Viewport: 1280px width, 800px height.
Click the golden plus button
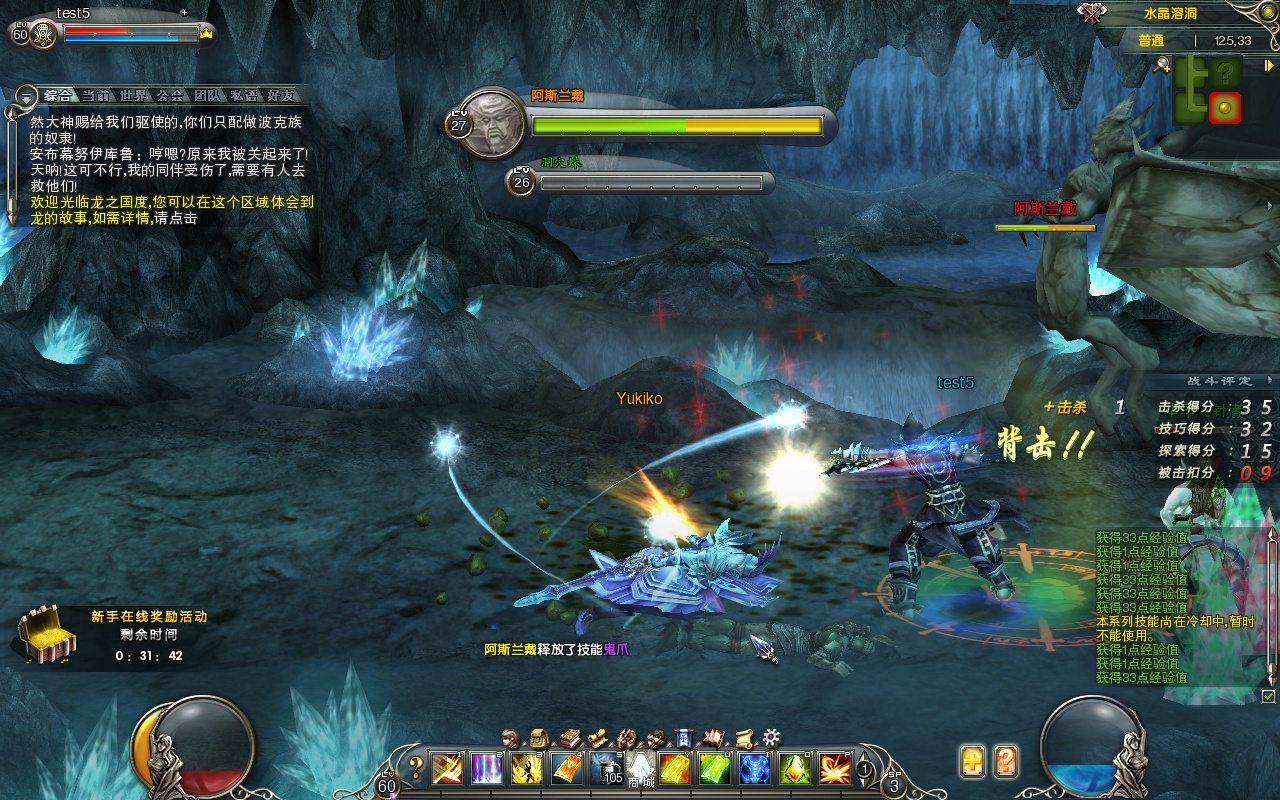(972, 761)
